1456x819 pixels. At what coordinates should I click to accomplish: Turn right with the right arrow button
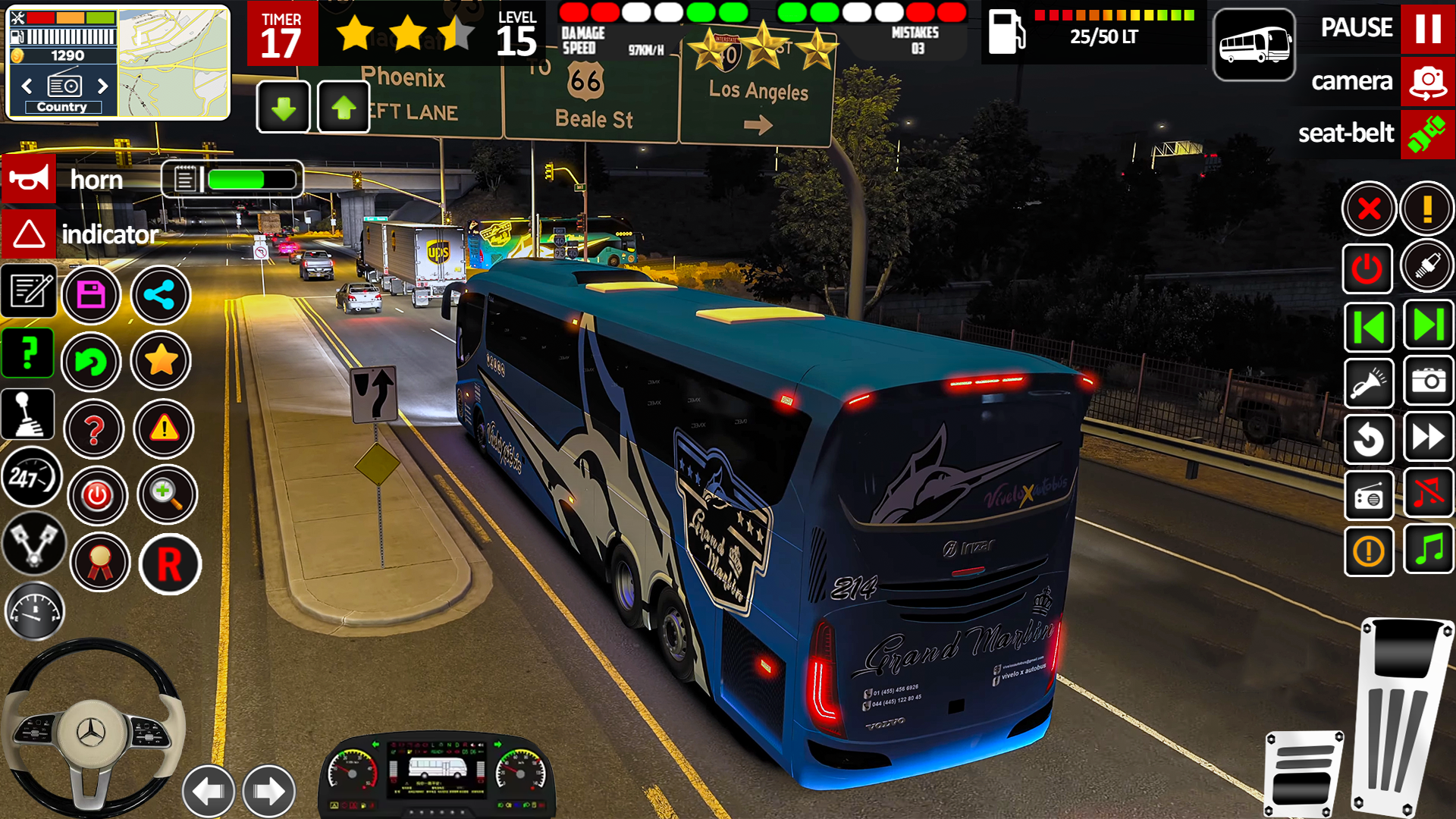pos(268,791)
